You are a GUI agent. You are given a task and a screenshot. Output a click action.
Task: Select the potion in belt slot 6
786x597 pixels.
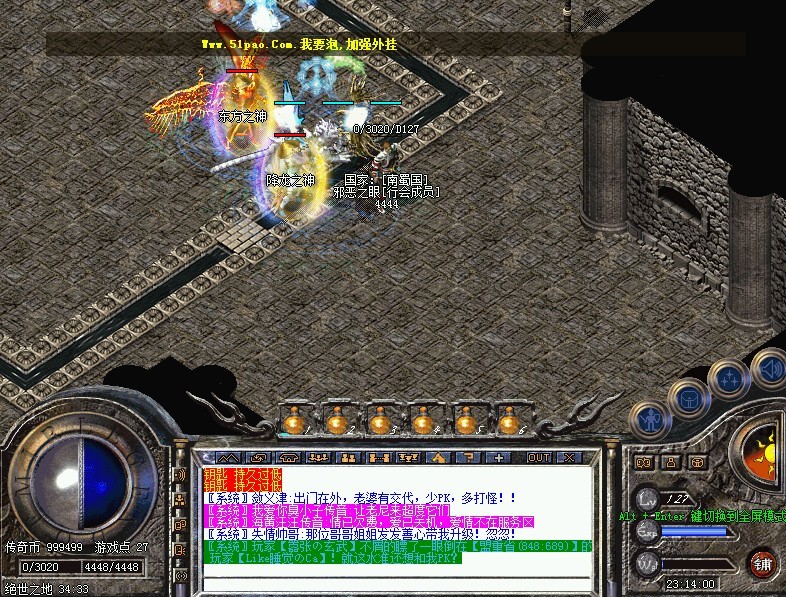[507, 421]
